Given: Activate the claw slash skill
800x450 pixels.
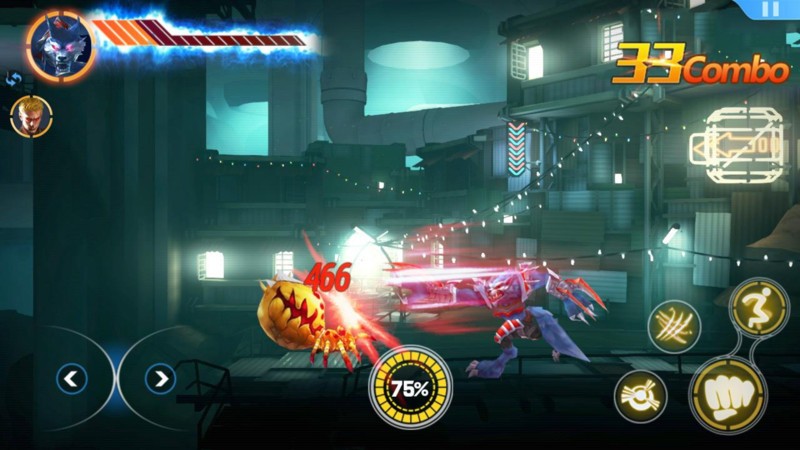Looking at the screenshot, I should pos(674,326).
